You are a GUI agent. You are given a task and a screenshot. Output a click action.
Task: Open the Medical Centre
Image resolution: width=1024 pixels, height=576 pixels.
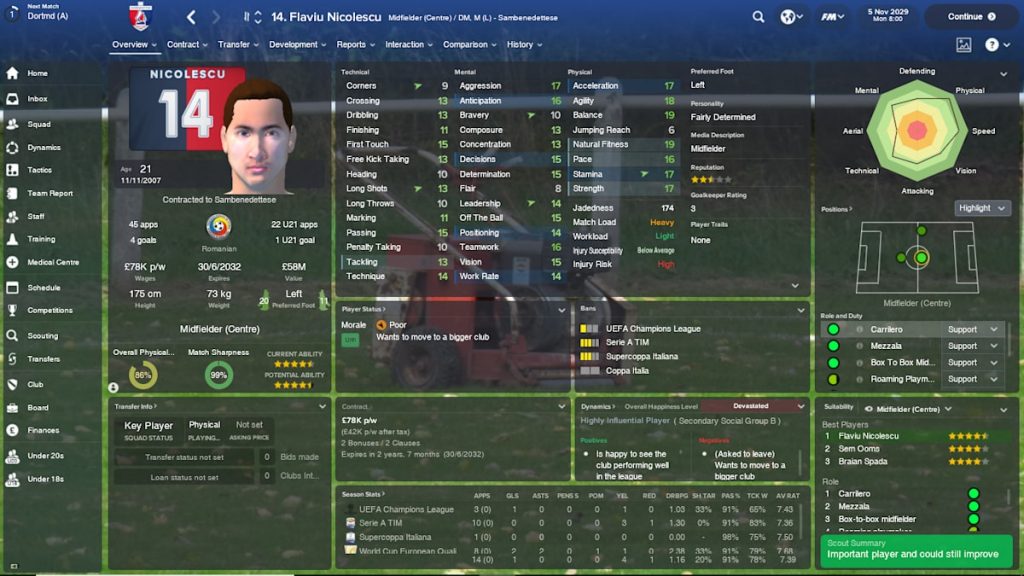click(x=53, y=262)
